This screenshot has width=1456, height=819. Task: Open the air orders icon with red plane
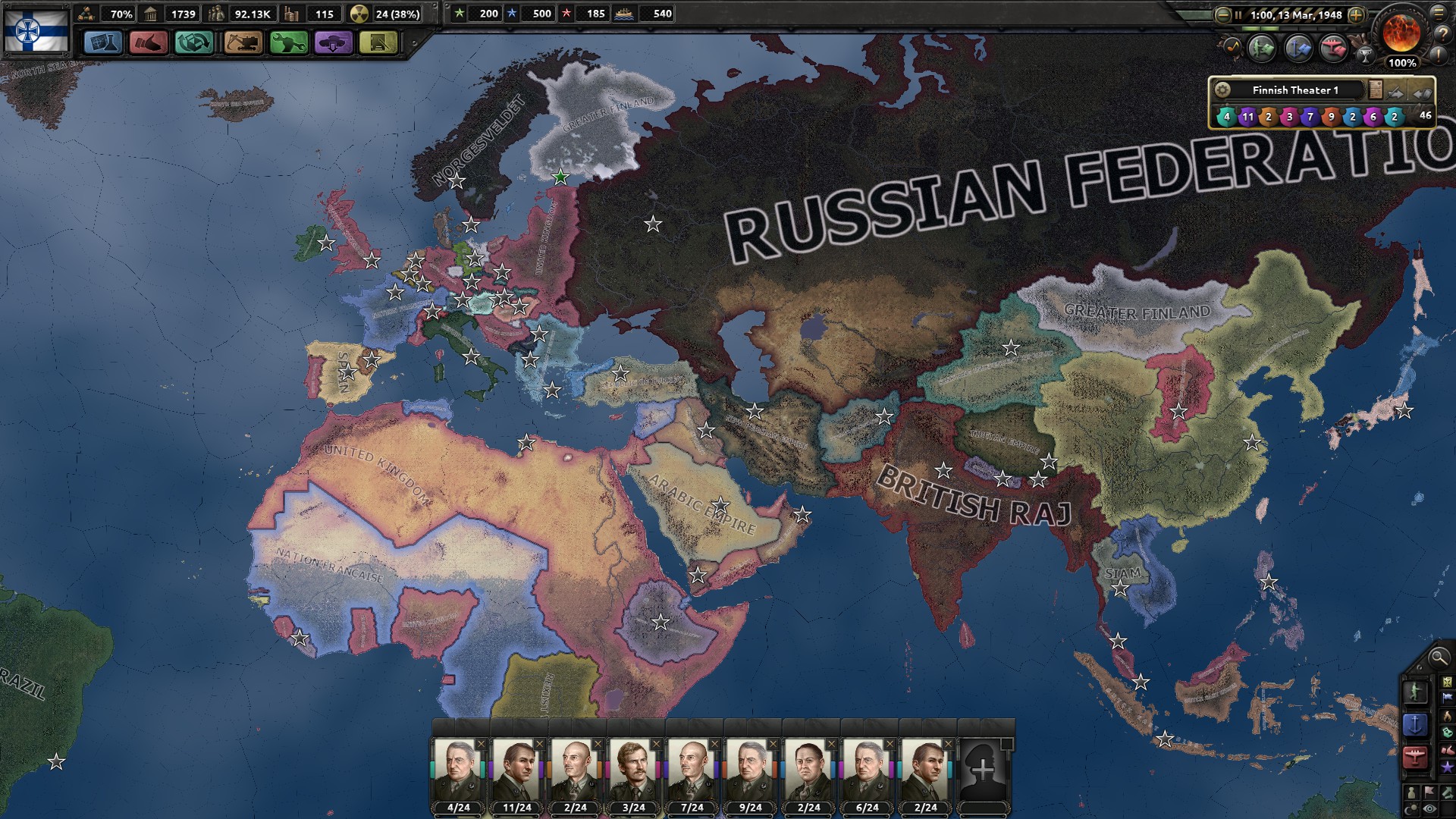(1332, 49)
